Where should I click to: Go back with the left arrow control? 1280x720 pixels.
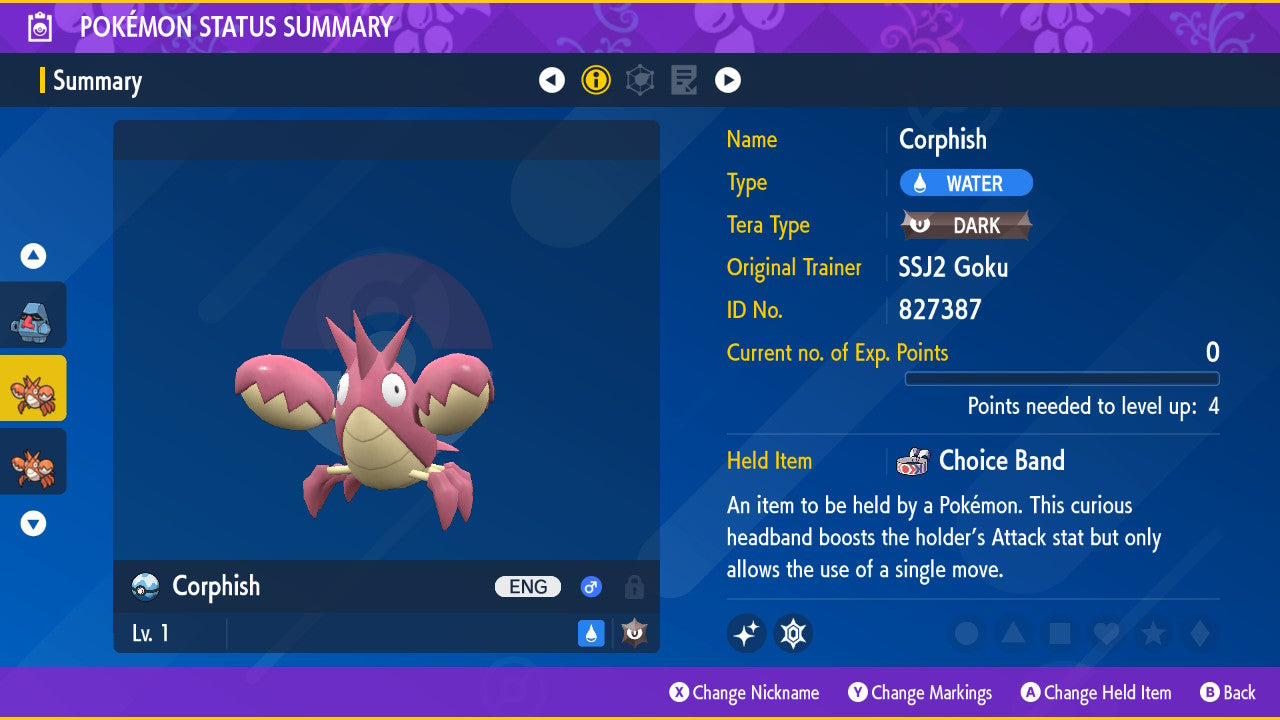point(552,80)
